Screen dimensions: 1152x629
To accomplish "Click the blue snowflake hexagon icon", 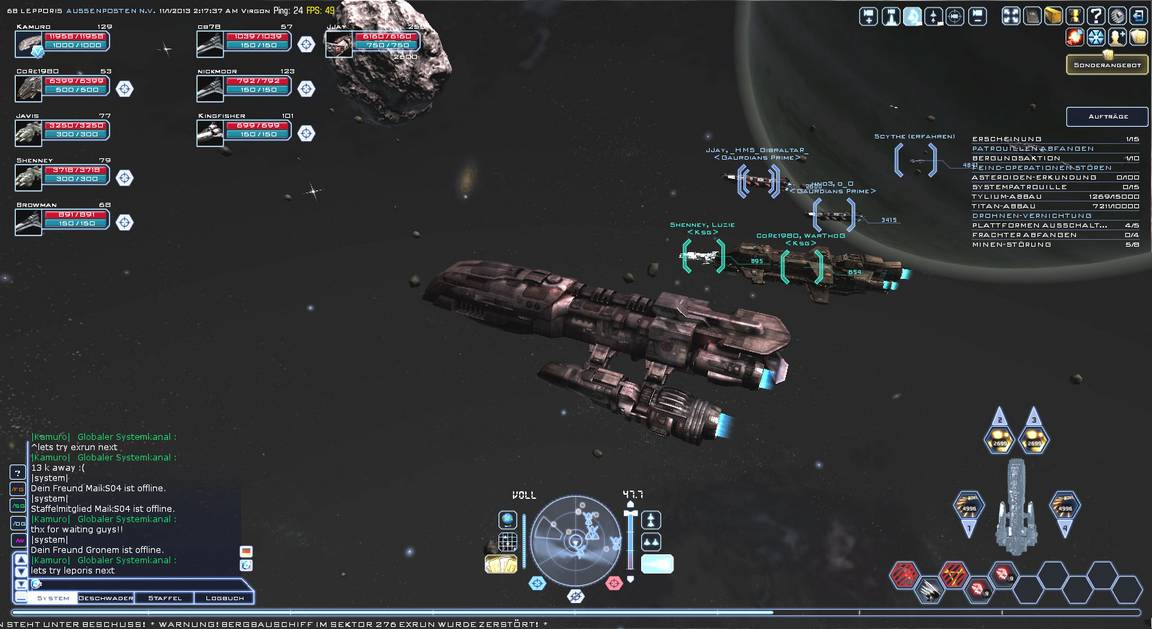I will tap(1096, 37).
